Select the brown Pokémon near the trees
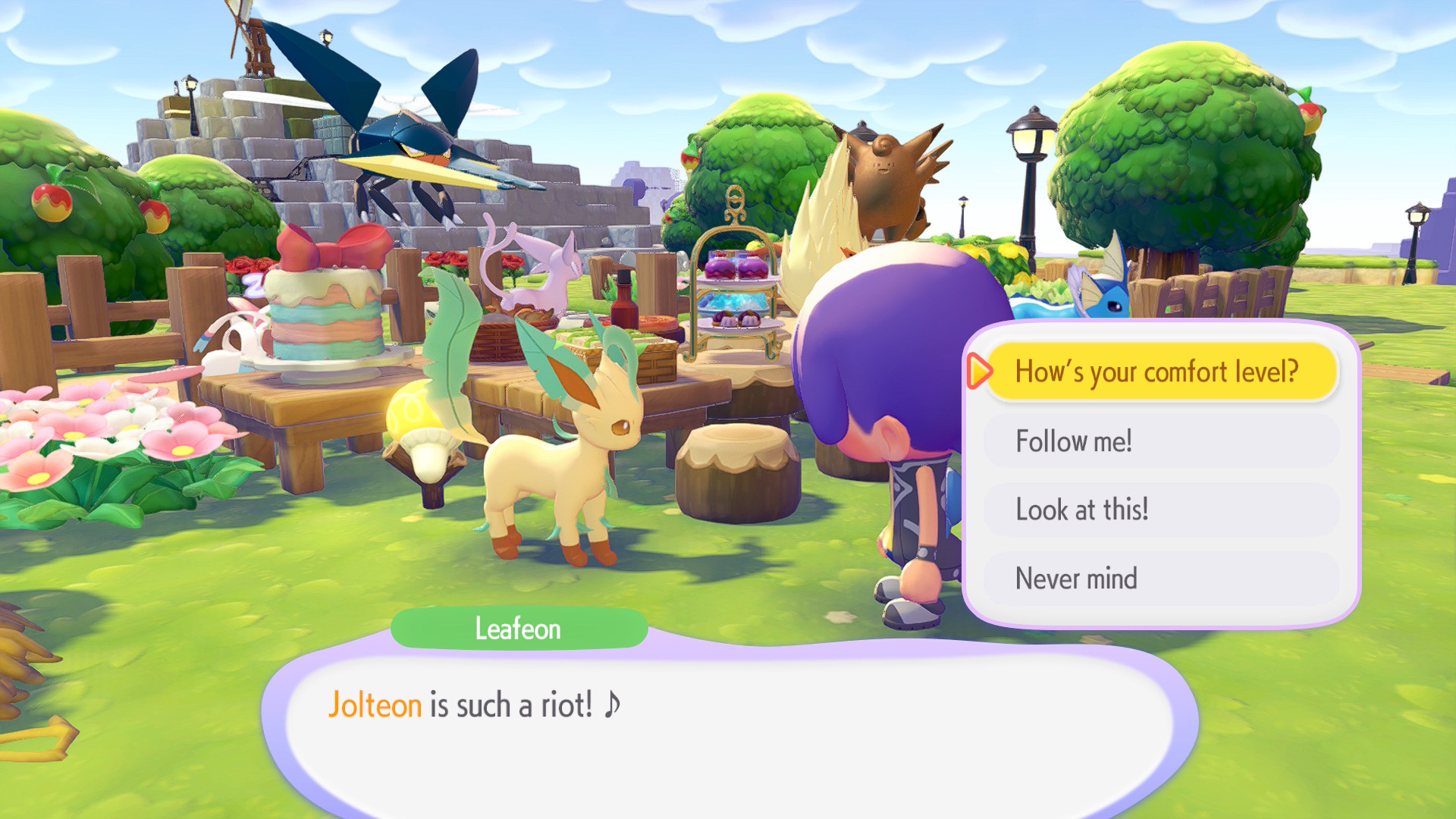Screen dimensions: 1456x819 point(887,174)
